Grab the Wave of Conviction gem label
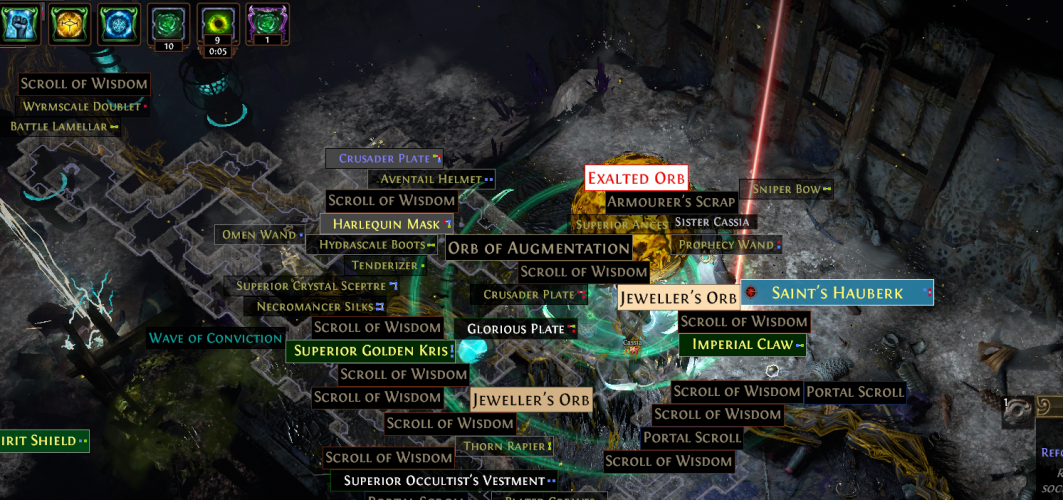The width and height of the screenshot is (1063, 500). point(216,338)
